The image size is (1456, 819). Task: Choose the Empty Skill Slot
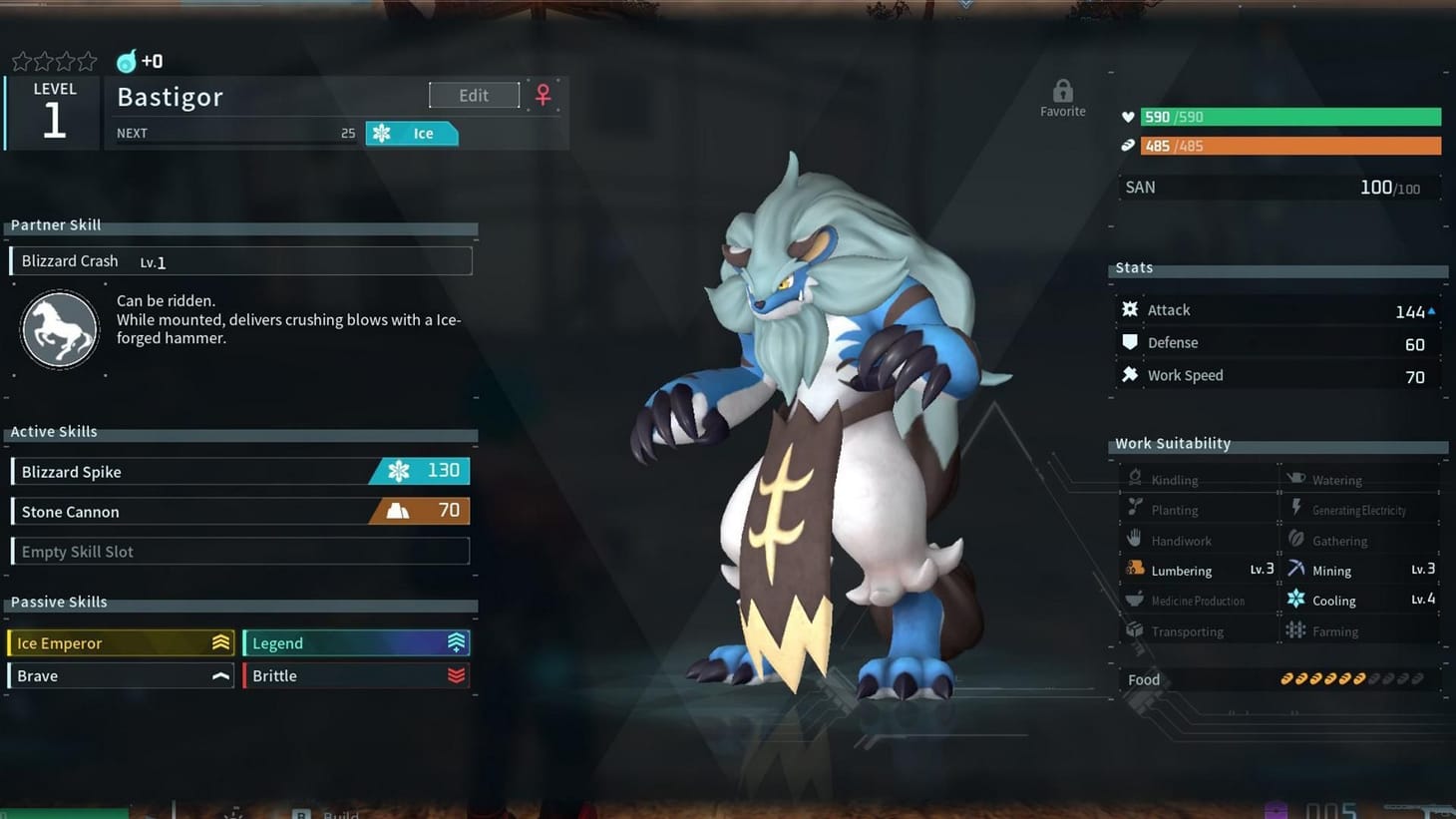(x=240, y=552)
